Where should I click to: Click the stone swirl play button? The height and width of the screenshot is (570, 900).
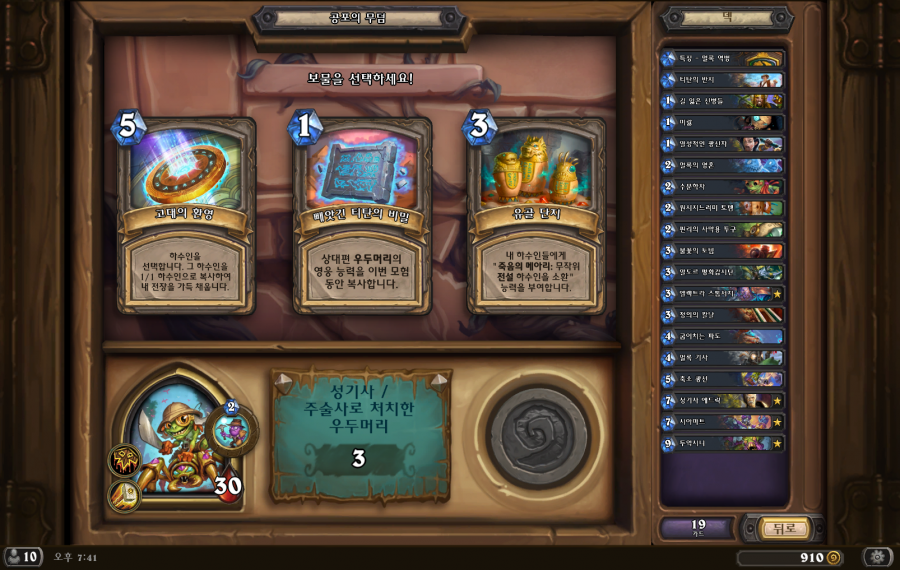[x=537, y=436]
